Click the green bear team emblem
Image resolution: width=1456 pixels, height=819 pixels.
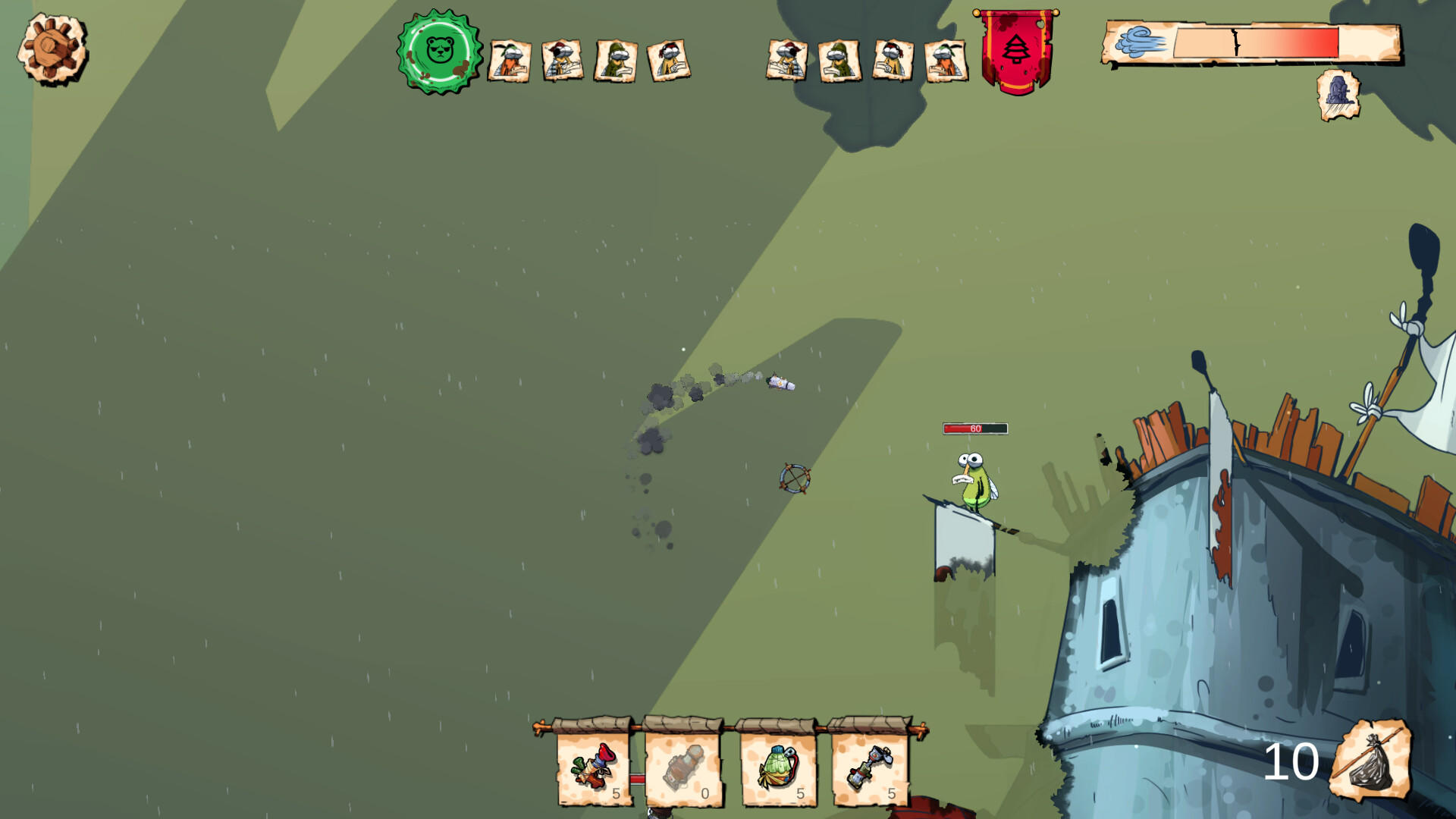[440, 52]
